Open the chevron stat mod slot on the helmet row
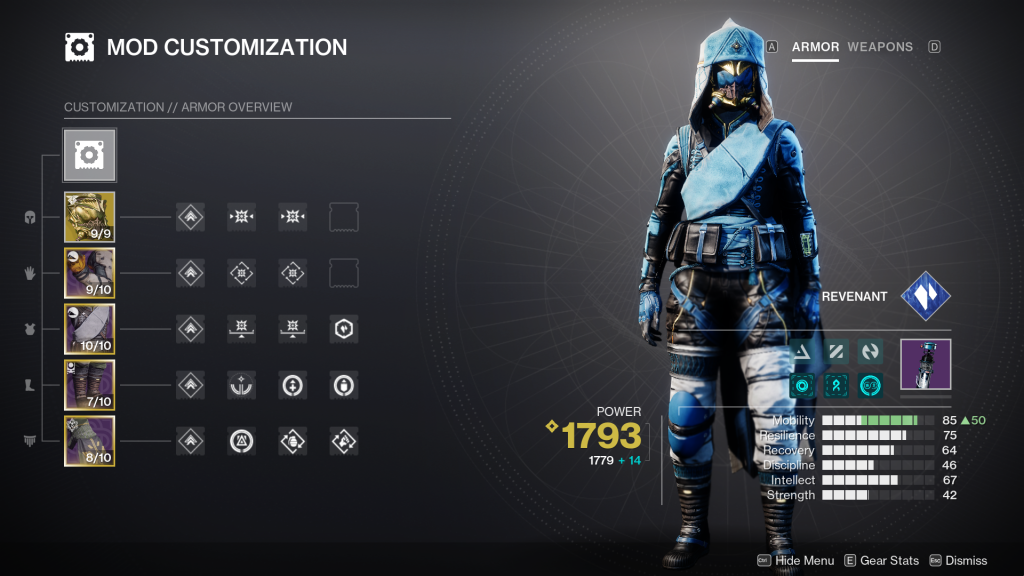 point(190,217)
